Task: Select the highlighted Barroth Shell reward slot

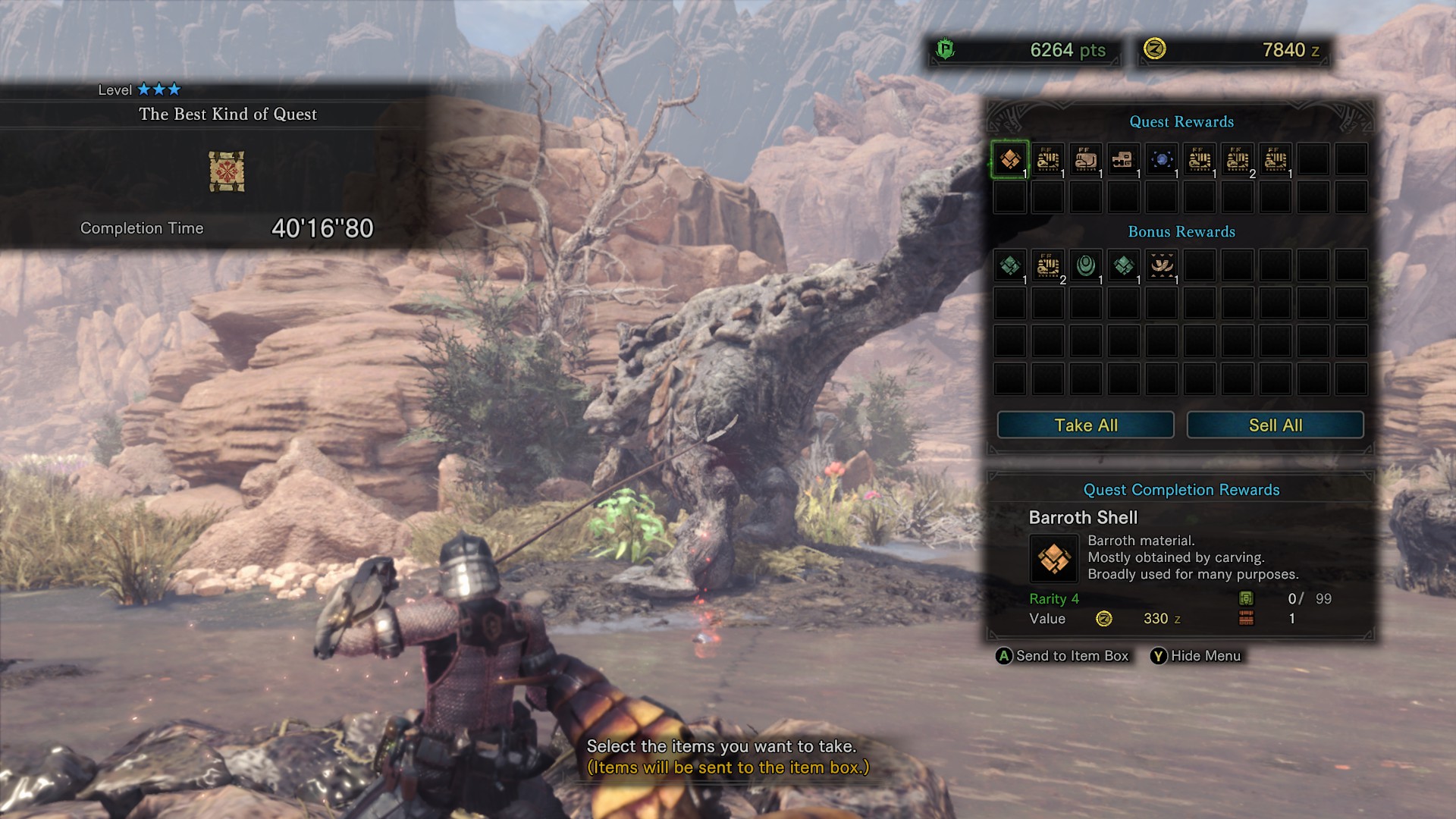Action: 1009,160
